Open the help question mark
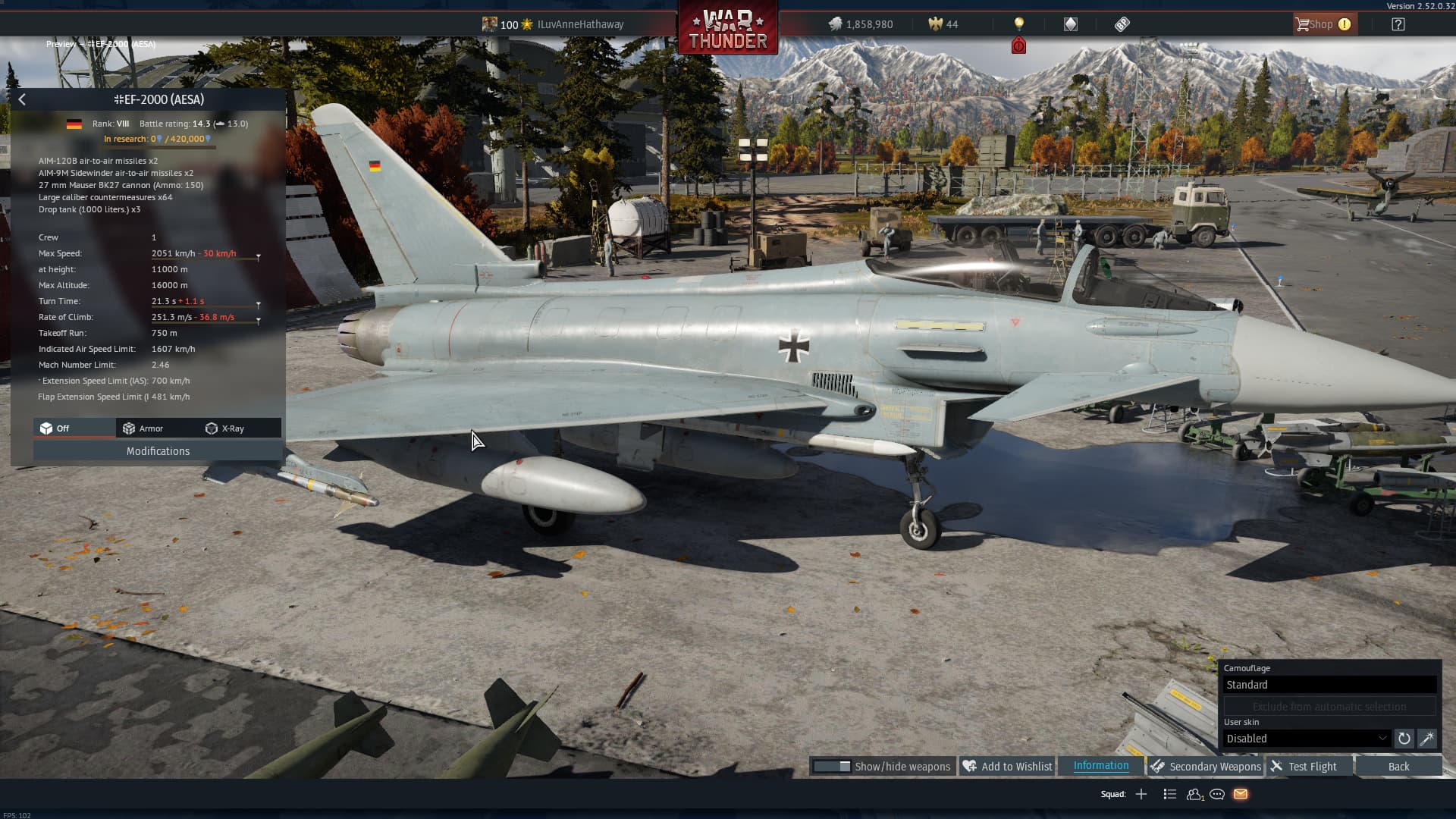The width and height of the screenshot is (1456, 819). click(1398, 24)
